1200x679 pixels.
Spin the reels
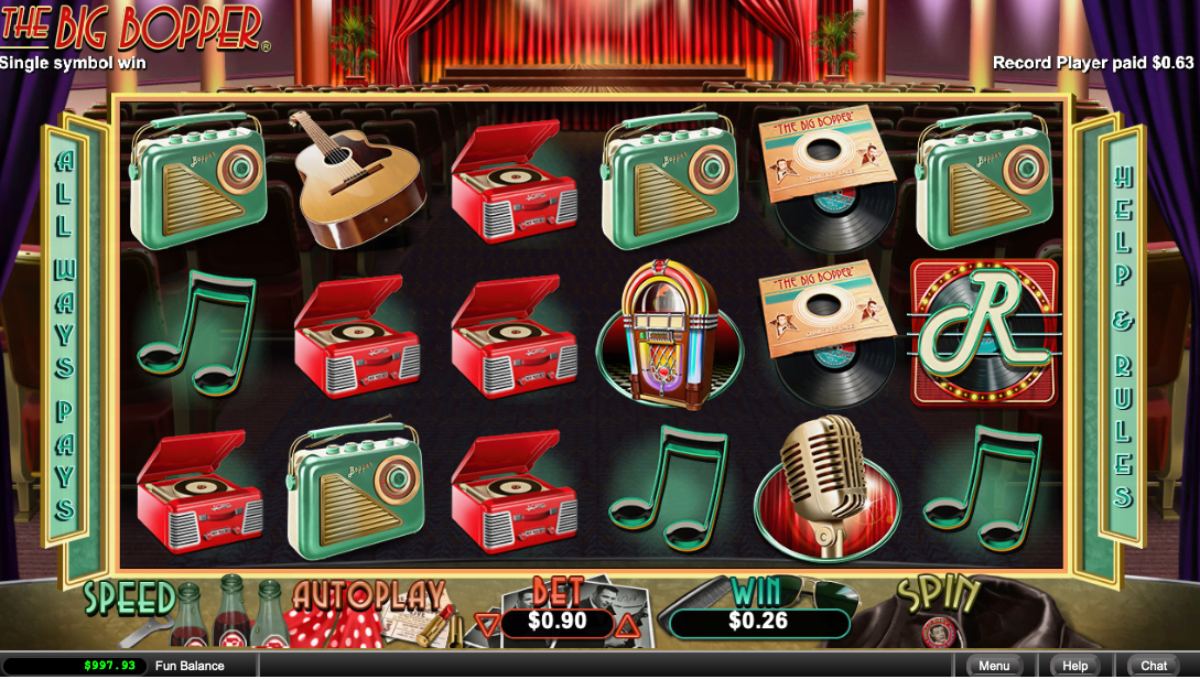[x=940, y=597]
